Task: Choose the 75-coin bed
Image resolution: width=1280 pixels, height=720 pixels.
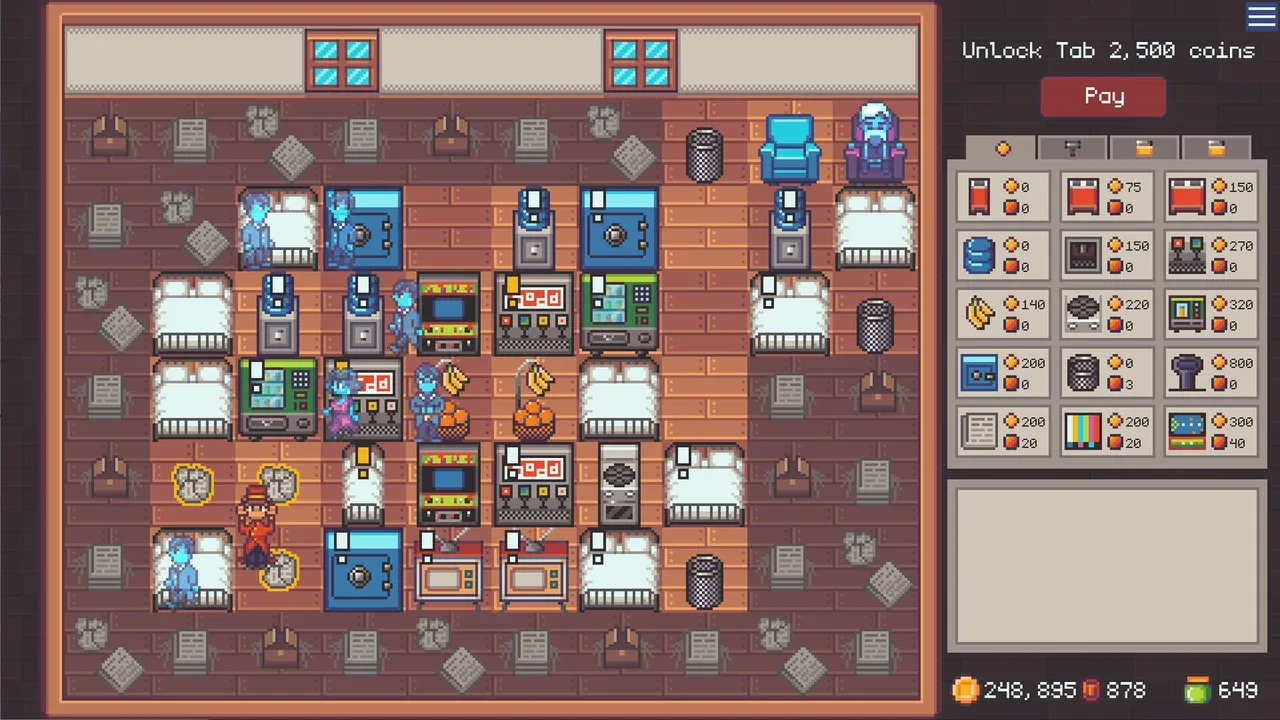Action: [1105, 197]
